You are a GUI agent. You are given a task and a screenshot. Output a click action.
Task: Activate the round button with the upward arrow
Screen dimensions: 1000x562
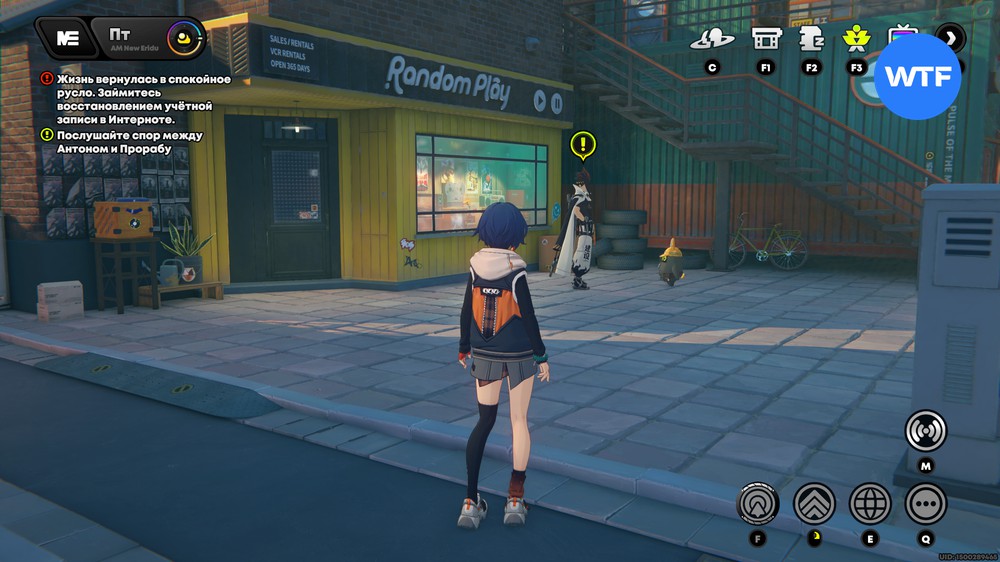point(757,503)
